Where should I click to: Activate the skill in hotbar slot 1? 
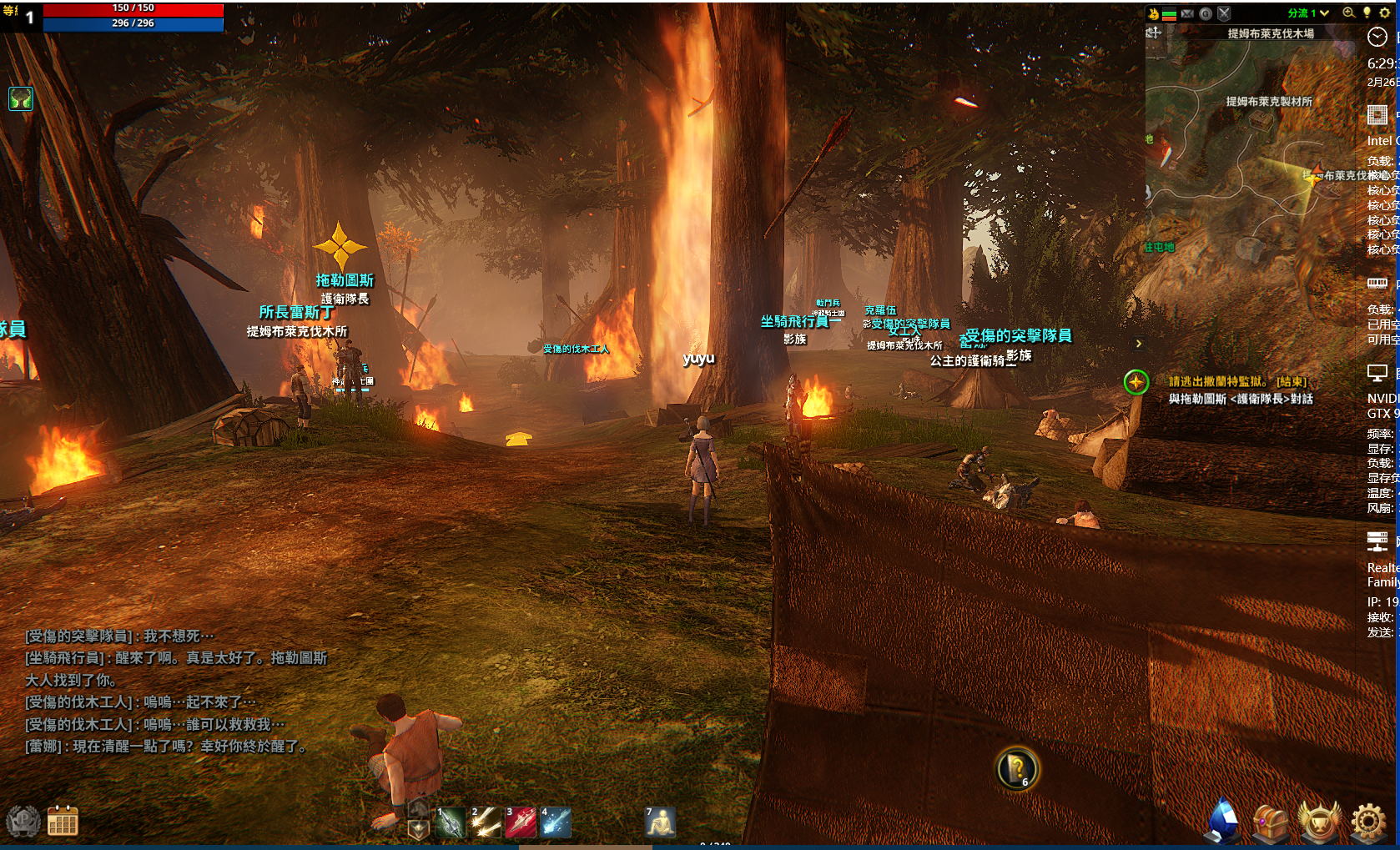pos(451,822)
